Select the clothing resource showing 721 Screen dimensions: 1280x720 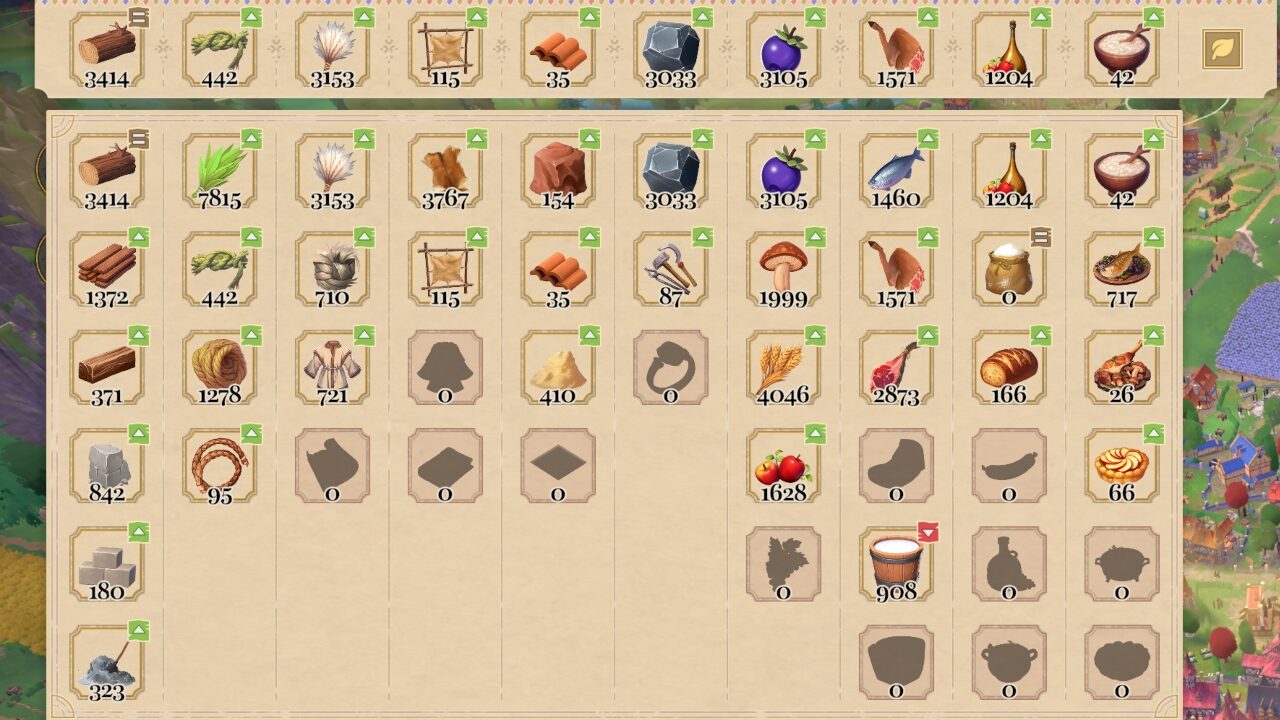pyautogui.click(x=332, y=367)
